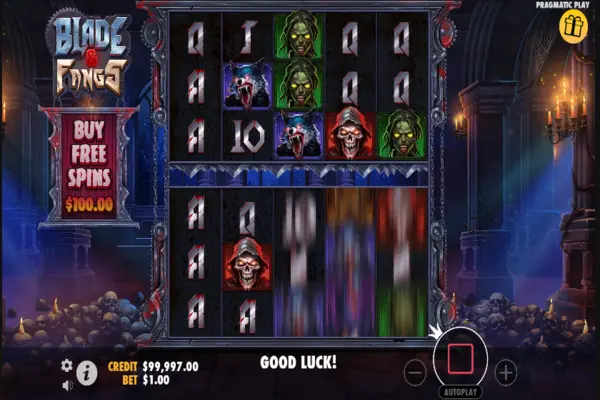Increase the bet with the plus button
This screenshot has height=400, width=600.
(506, 373)
